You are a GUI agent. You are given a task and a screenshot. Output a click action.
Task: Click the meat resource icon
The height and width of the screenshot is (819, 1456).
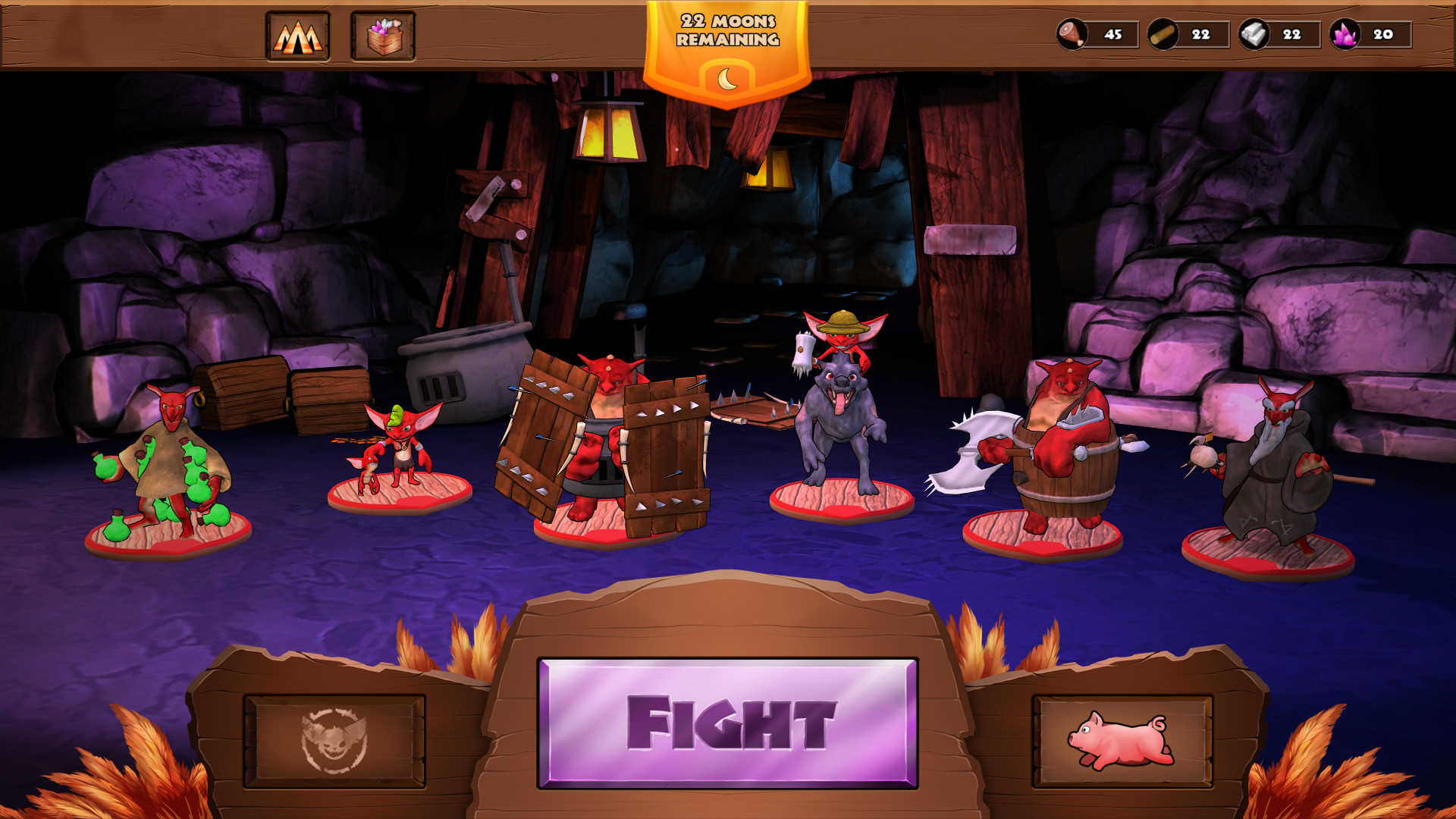click(1070, 33)
